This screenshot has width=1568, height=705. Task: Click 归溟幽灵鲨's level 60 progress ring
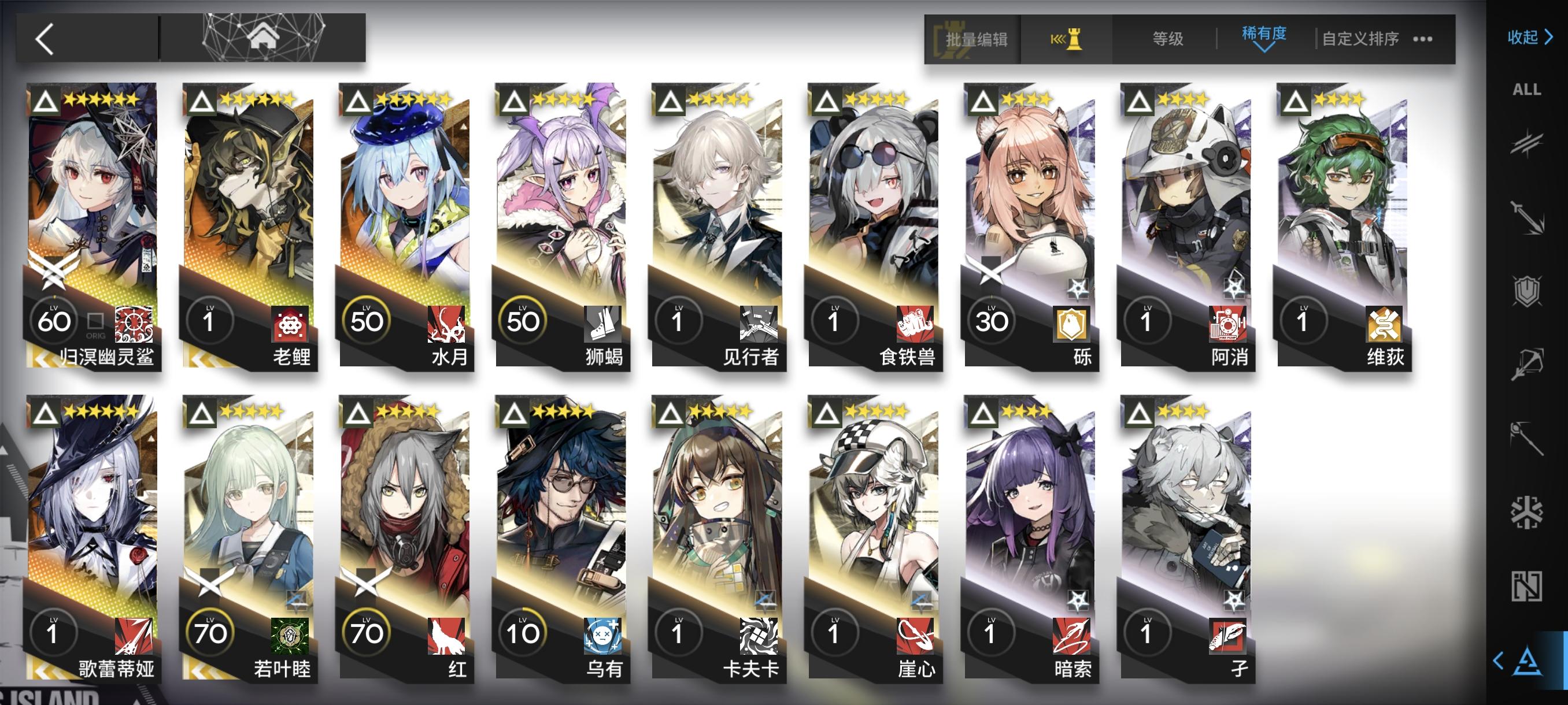pyautogui.click(x=54, y=321)
